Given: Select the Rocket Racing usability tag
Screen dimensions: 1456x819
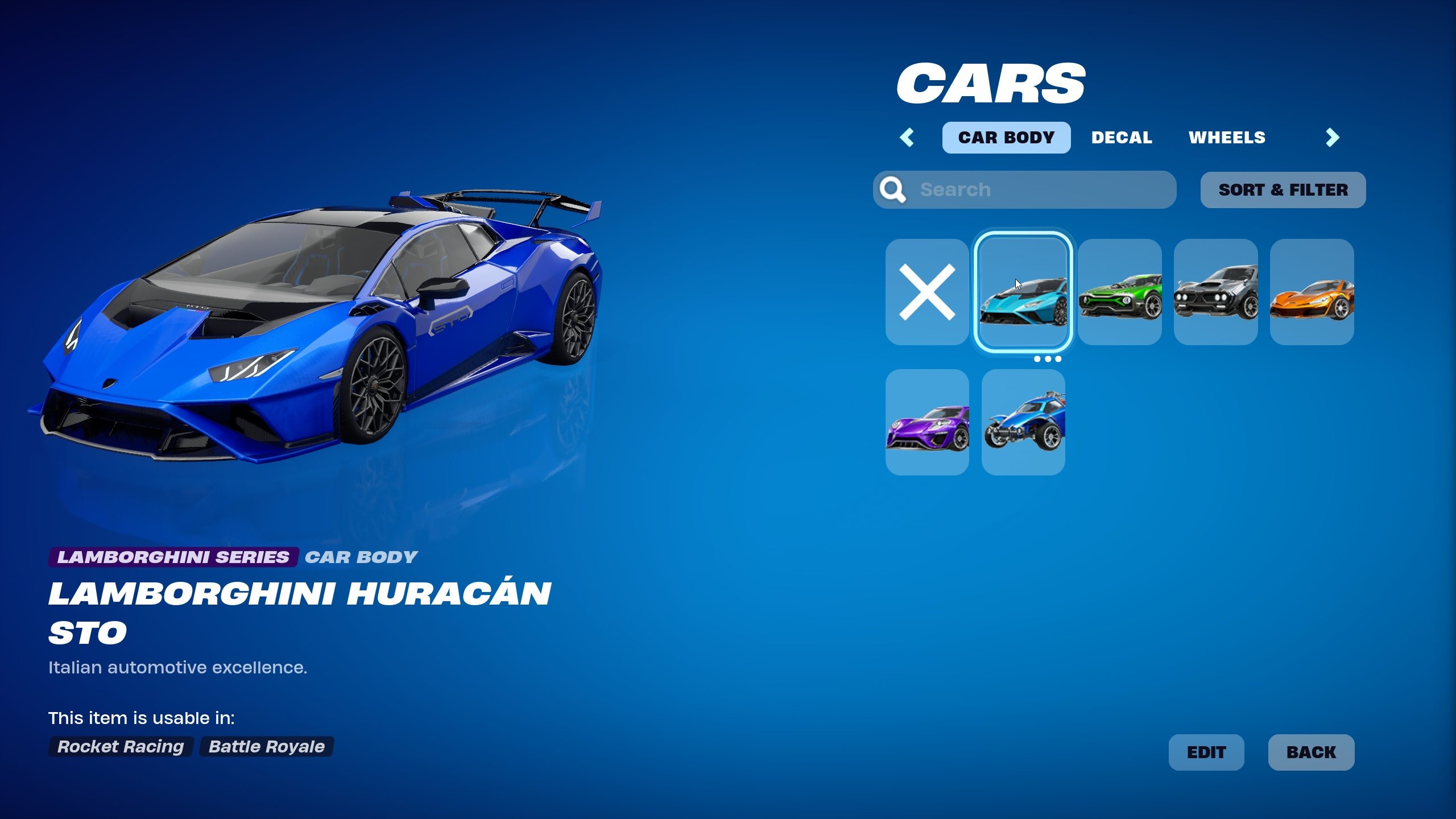Looking at the screenshot, I should click(x=119, y=747).
